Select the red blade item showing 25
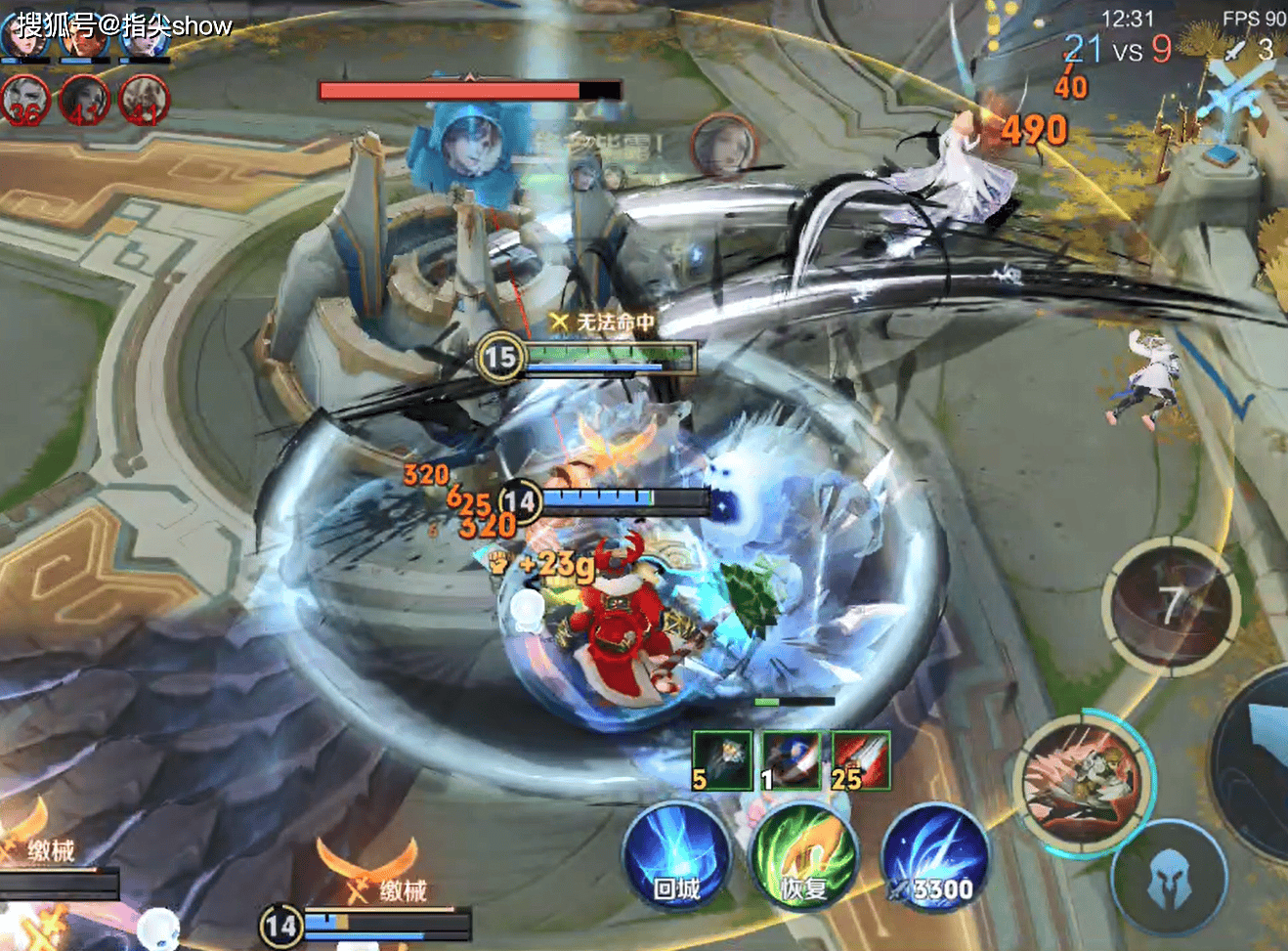Viewport: 1288px width, 951px height. tap(860, 759)
